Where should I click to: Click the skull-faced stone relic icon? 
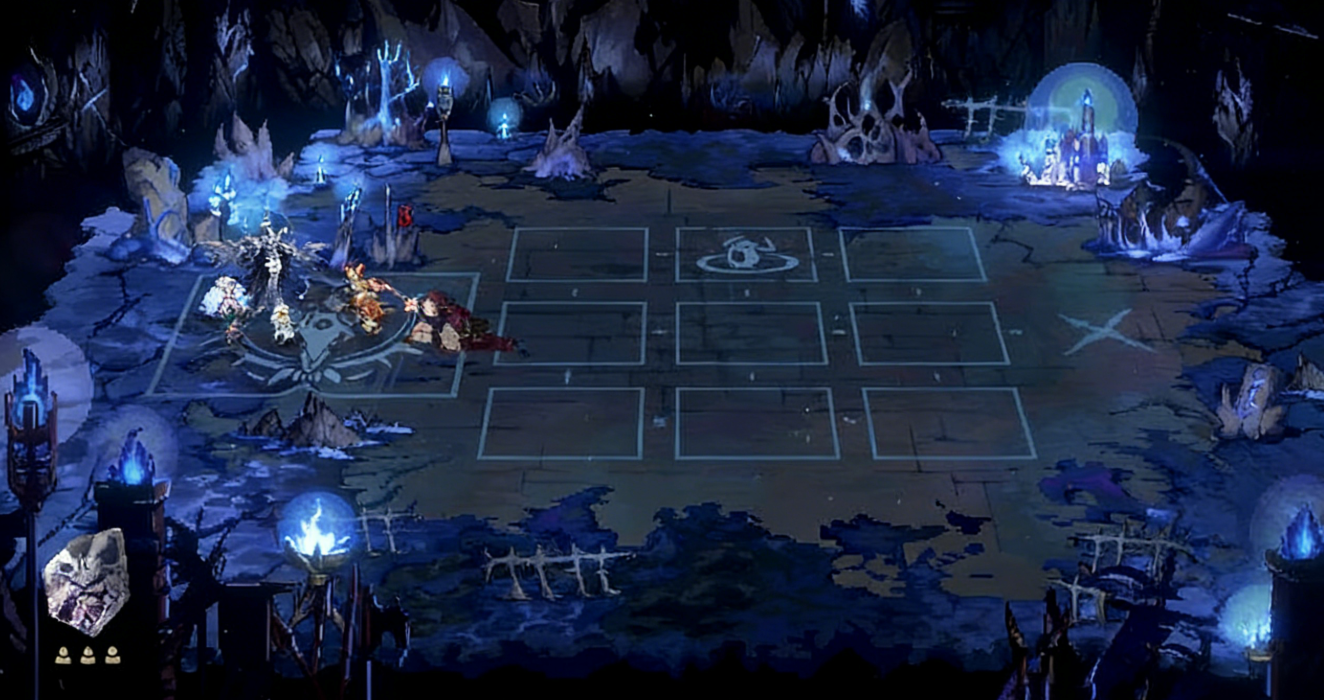86,583
